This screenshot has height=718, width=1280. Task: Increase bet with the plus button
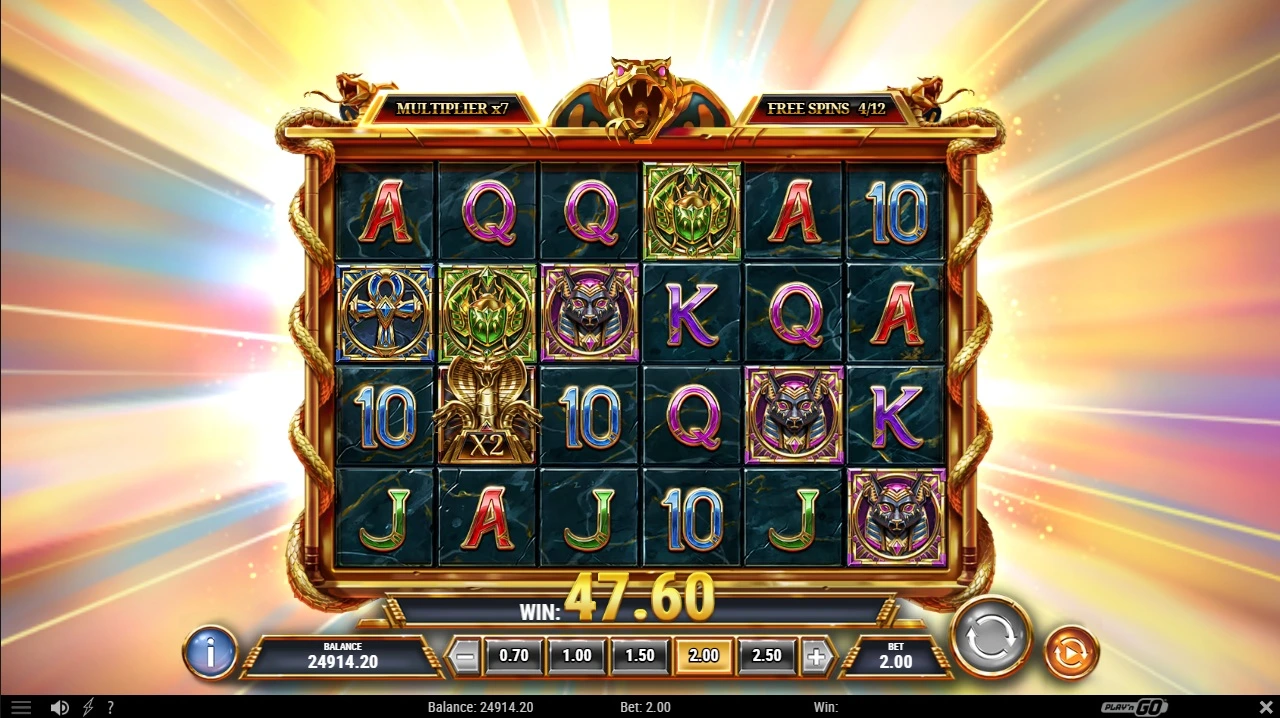pos(816,656)
